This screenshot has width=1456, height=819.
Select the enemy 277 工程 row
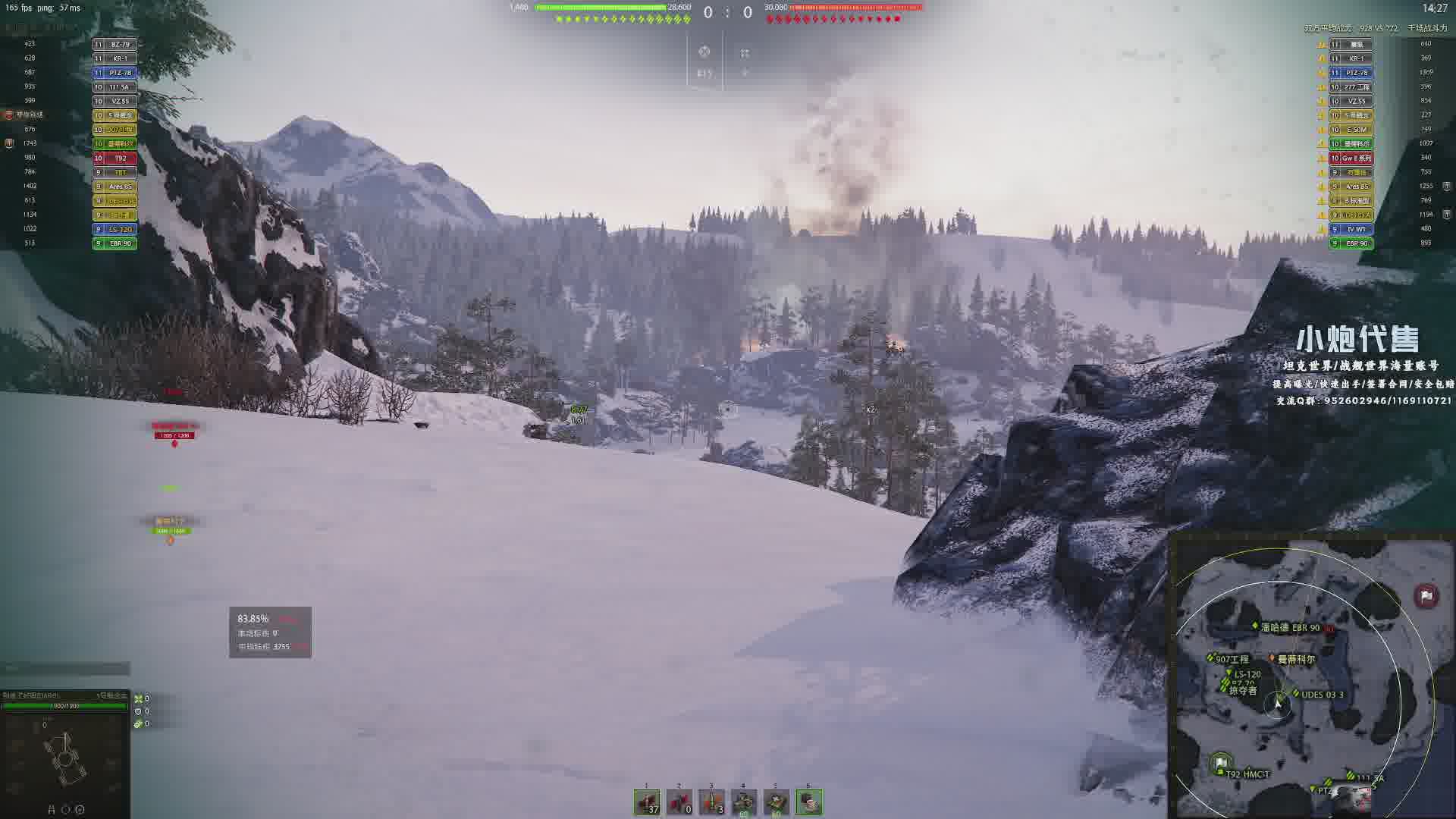click(x=1351, y=87)
